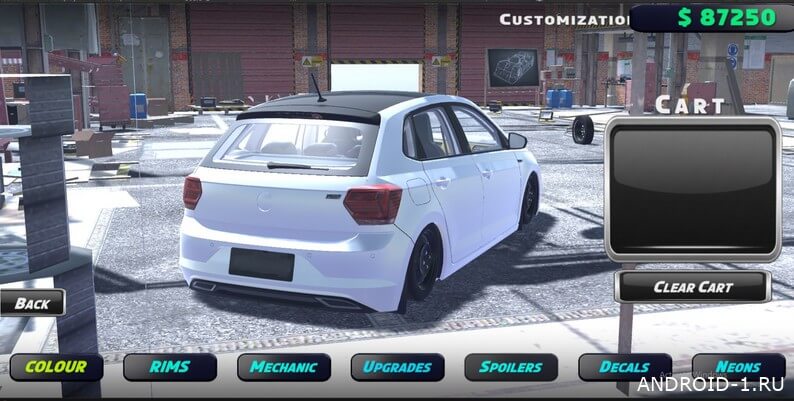Image resolution: width=794 pixels, height=401 pixels.
Task: Open the Colour customization category
Action: [x=56, y=367]
